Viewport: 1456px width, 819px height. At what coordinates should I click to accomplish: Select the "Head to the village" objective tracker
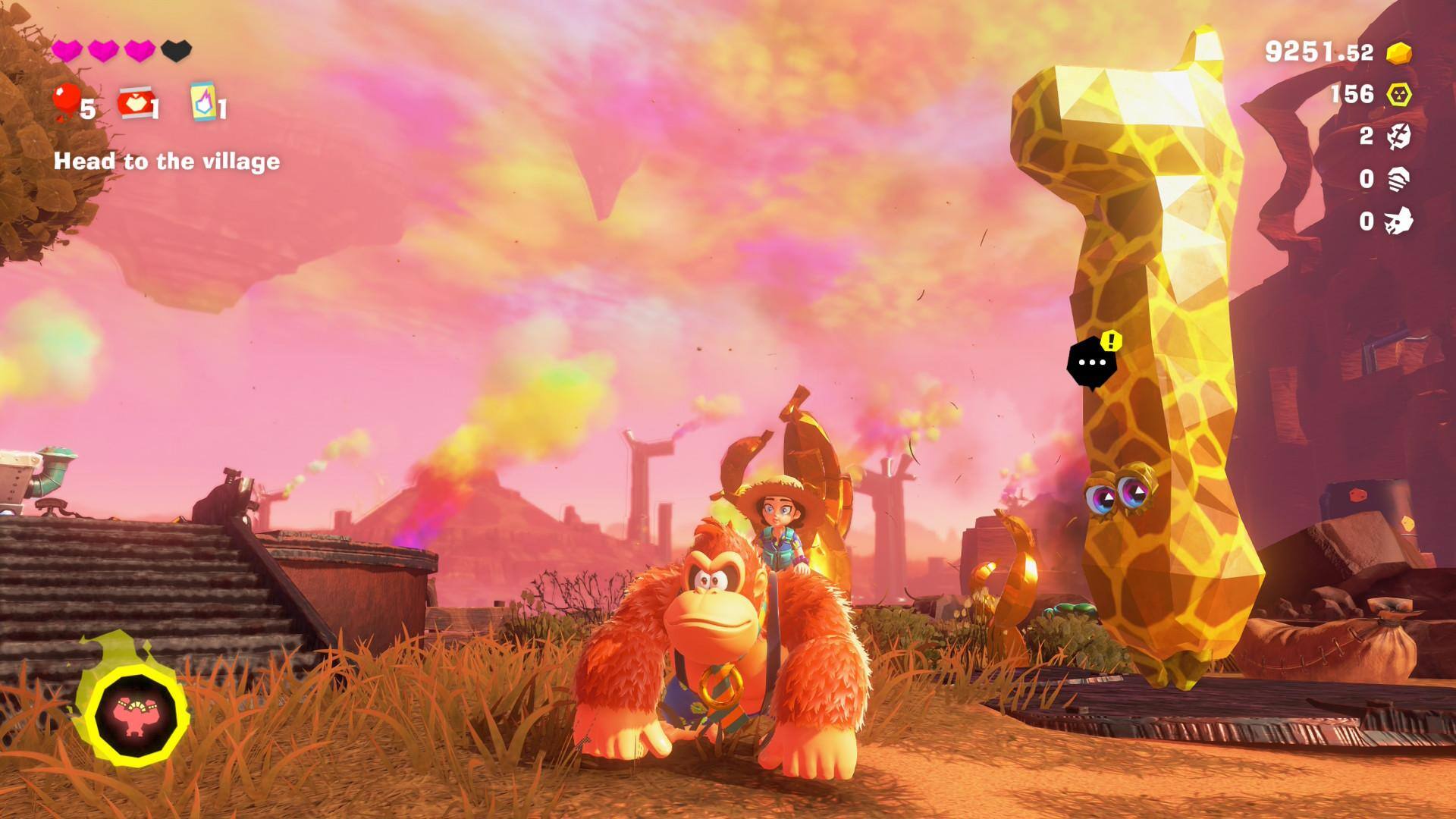point(167,162)
